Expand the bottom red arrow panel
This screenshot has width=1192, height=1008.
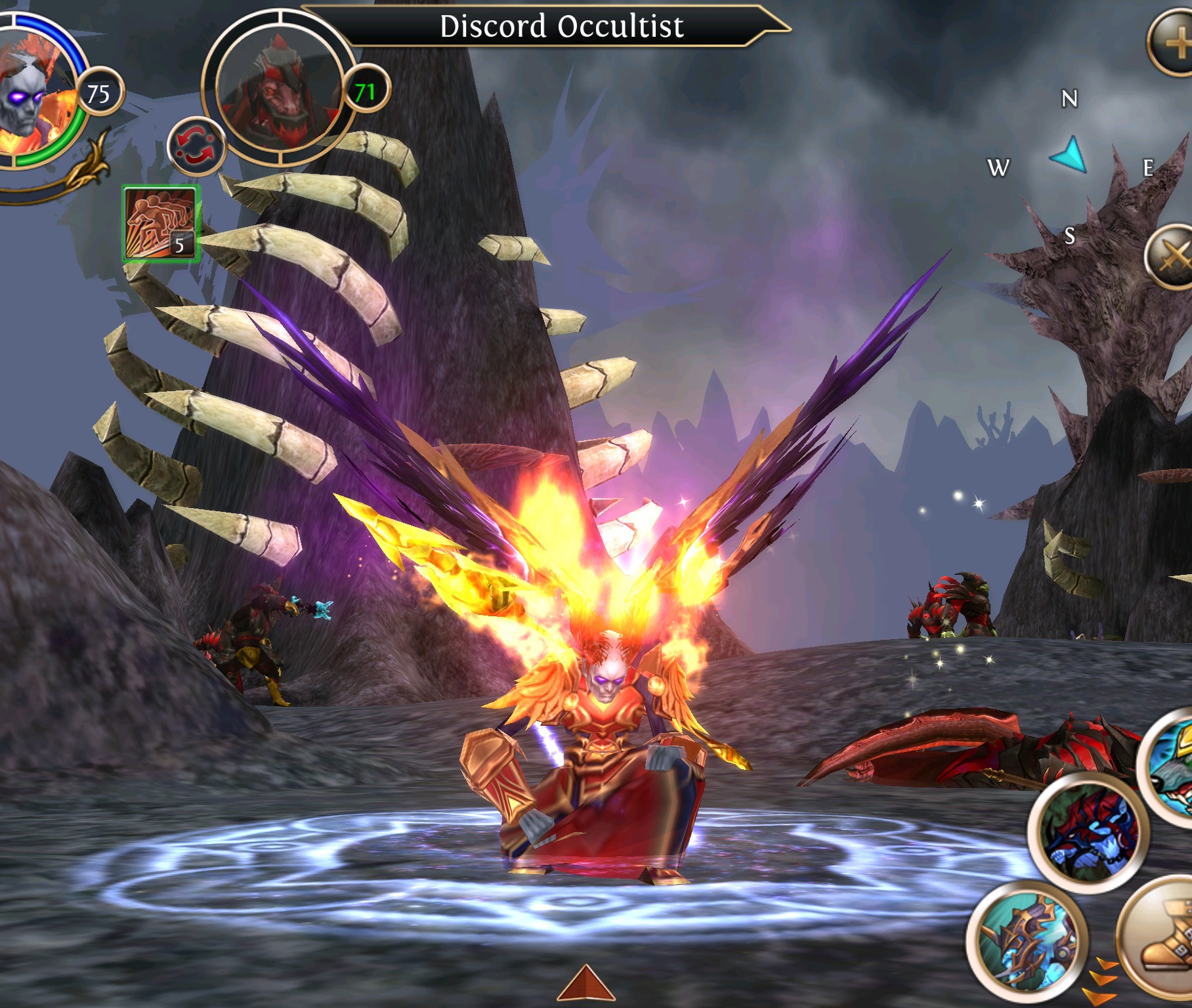pos(585,985)
